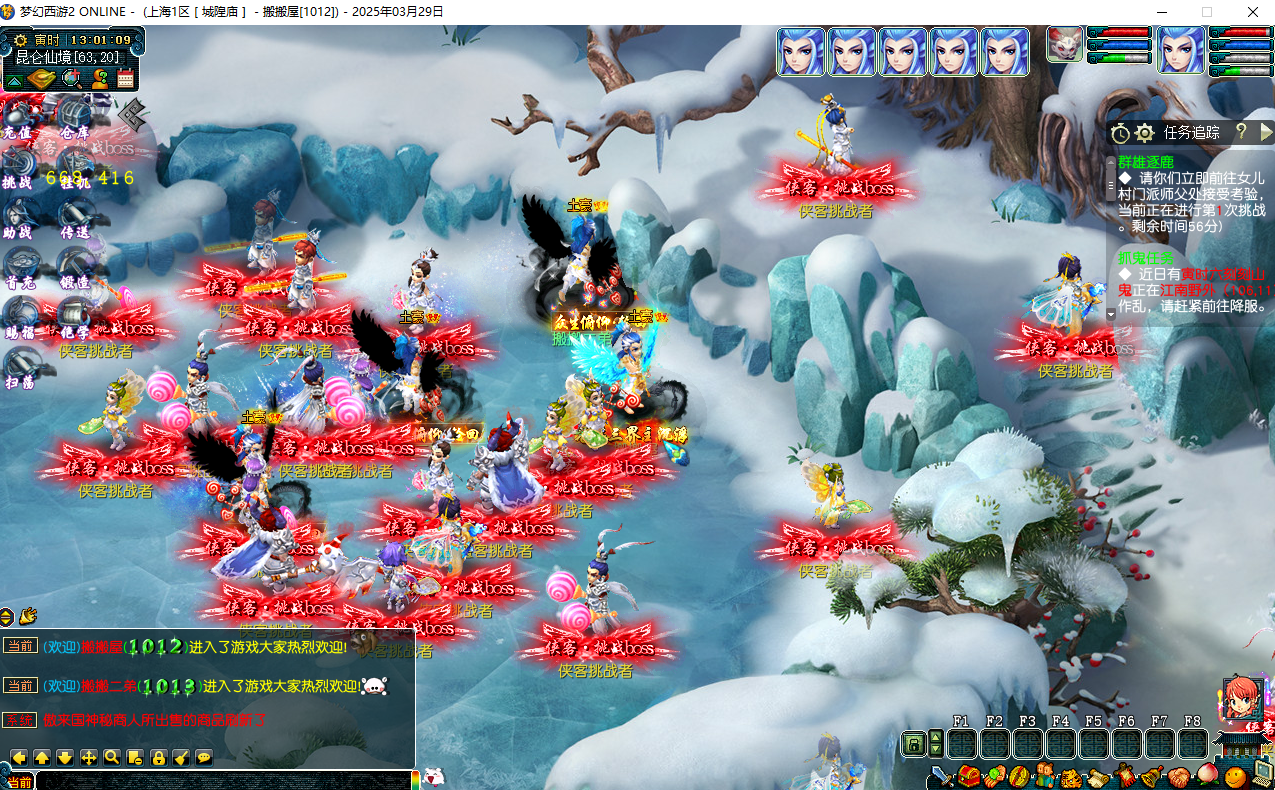Open the treasure chest bag icon

tap(968, 776)
